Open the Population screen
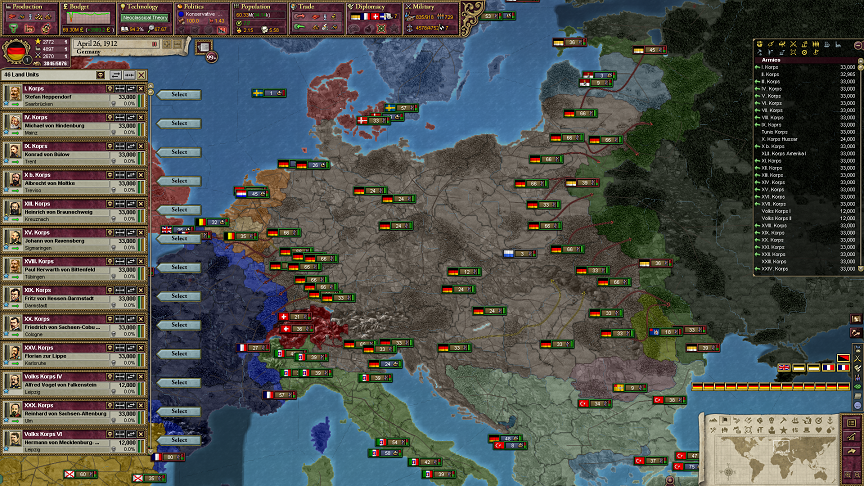Image resolution: width=864 pixels, height=486 pixels. coord(259,6)
